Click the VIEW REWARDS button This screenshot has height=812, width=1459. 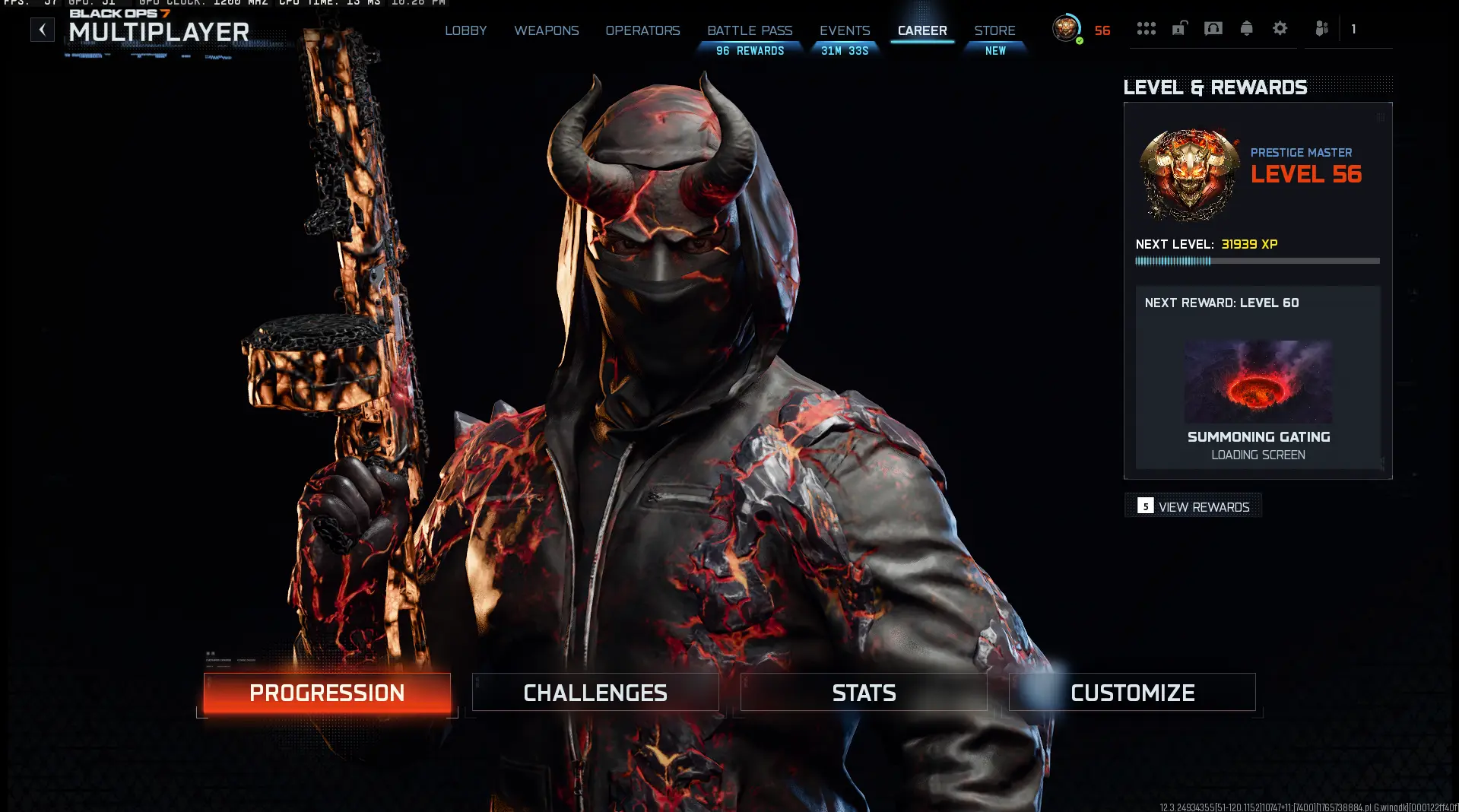[1192, 506]
